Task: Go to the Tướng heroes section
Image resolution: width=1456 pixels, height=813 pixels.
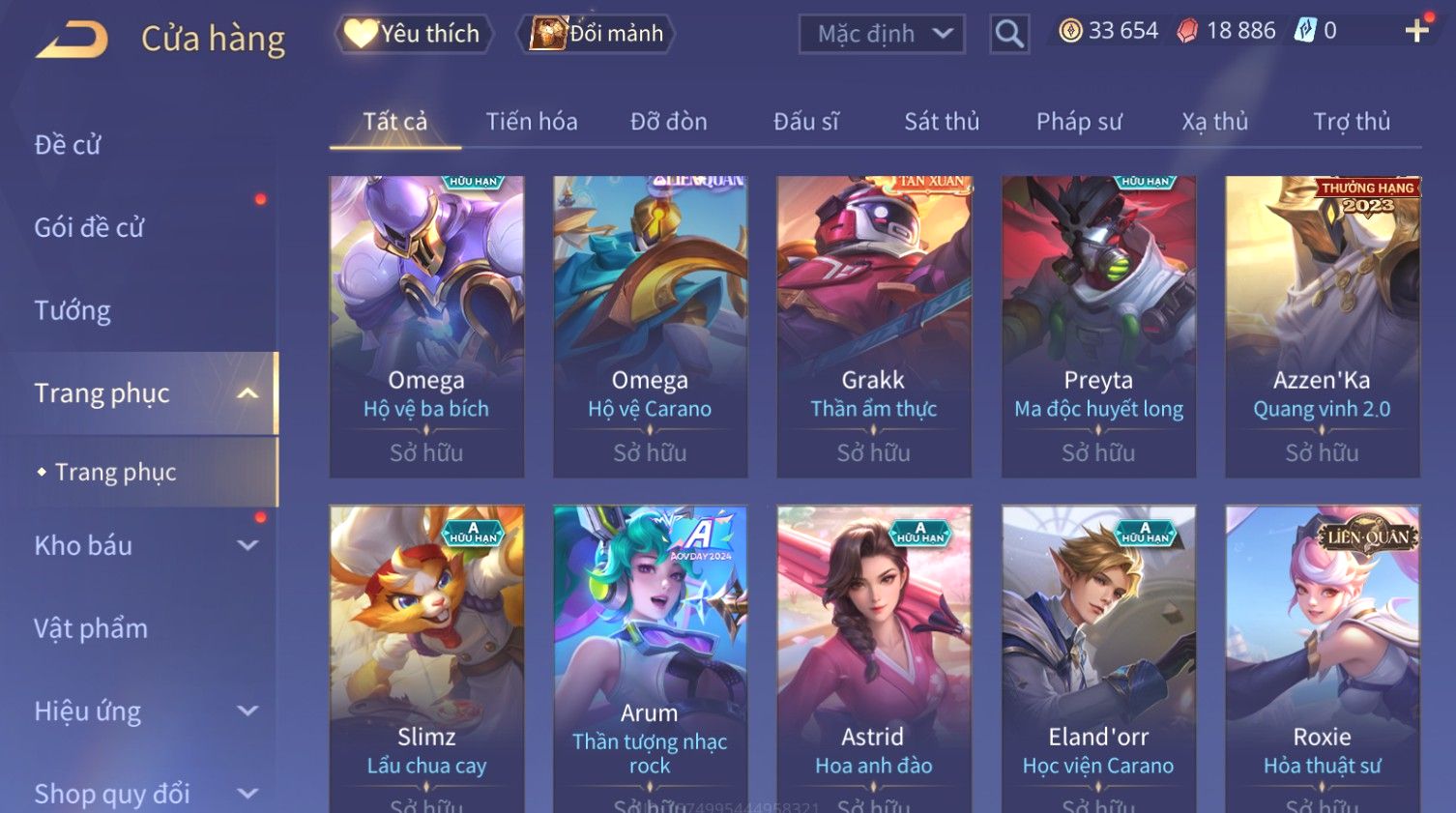Action: [73, 311]
